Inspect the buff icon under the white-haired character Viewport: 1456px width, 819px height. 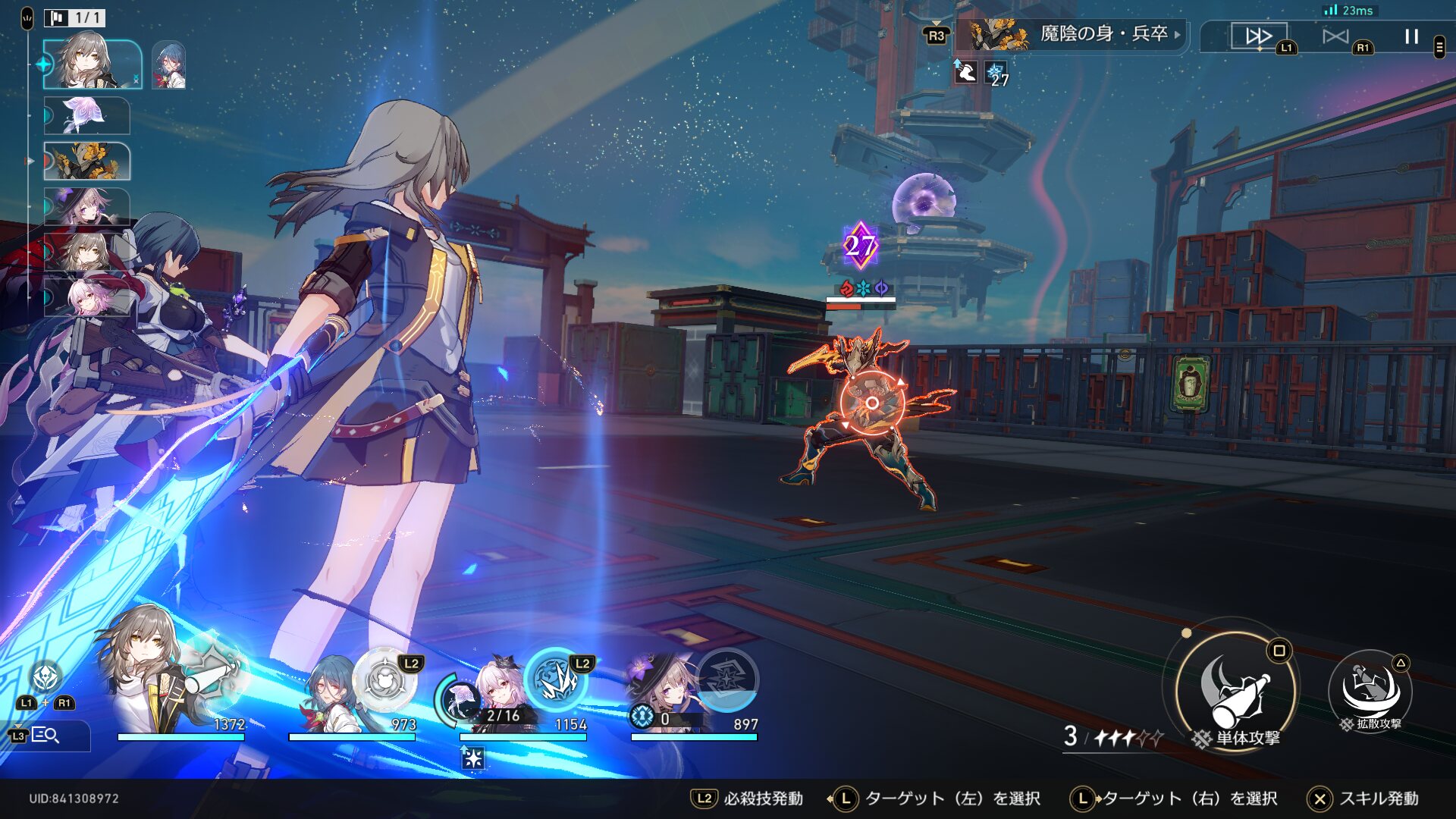pyautogui.click(x=472, y=757)
